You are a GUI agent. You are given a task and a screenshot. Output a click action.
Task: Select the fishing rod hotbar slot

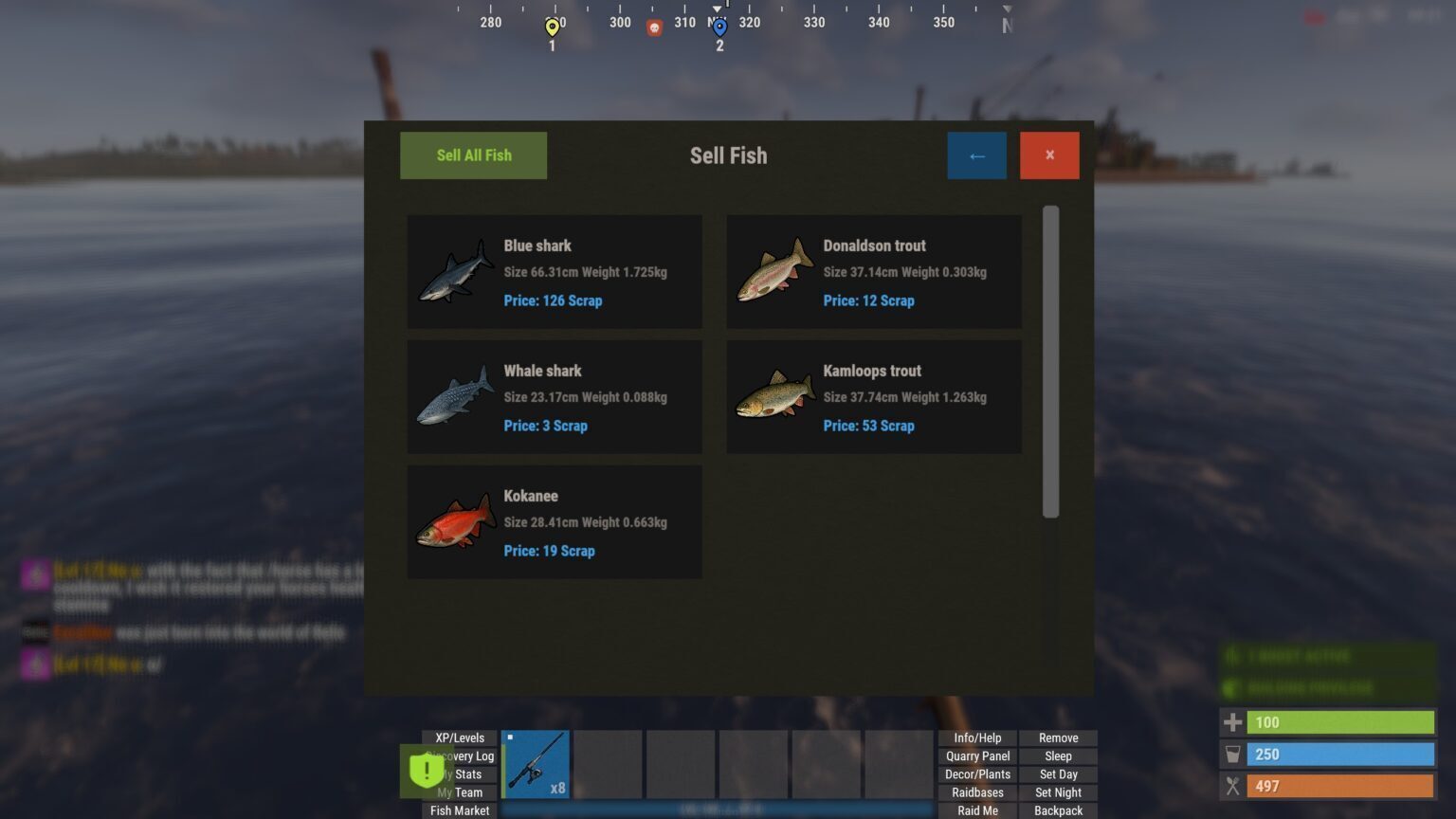point(536,764)
